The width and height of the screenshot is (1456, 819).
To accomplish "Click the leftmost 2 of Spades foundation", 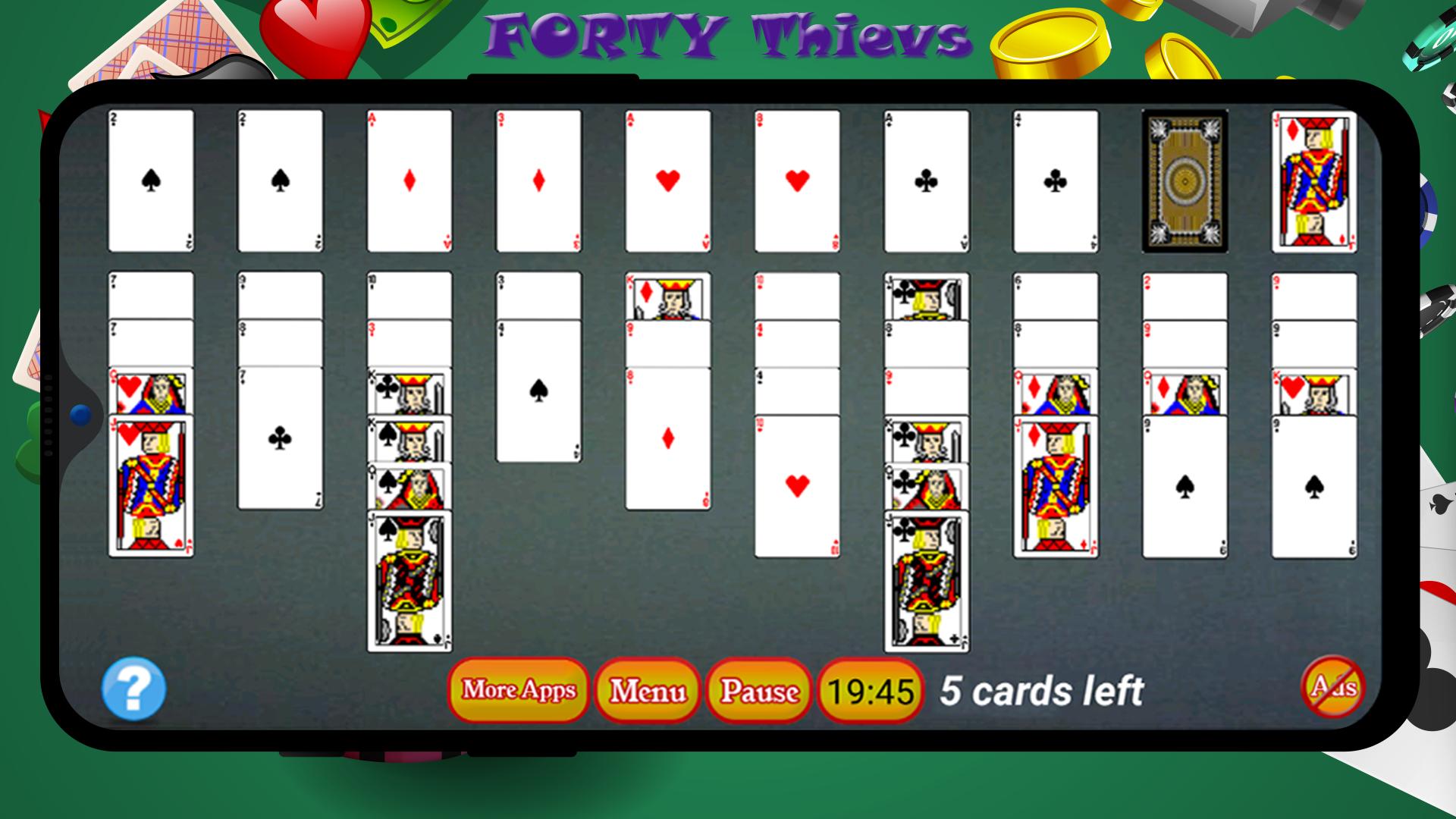I will tap(152, 180).
